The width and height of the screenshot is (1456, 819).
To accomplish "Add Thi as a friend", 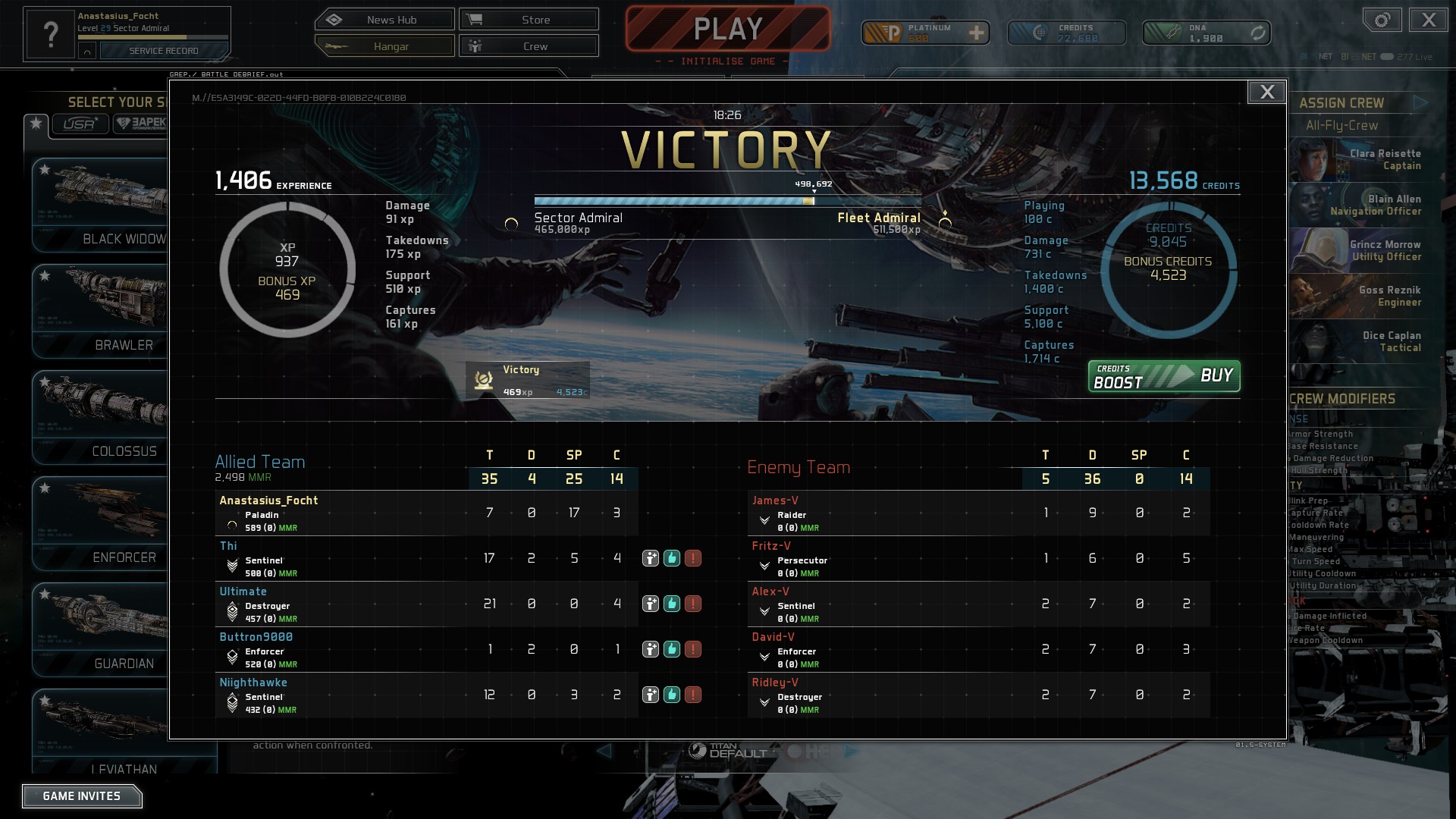I will (650, 557).
